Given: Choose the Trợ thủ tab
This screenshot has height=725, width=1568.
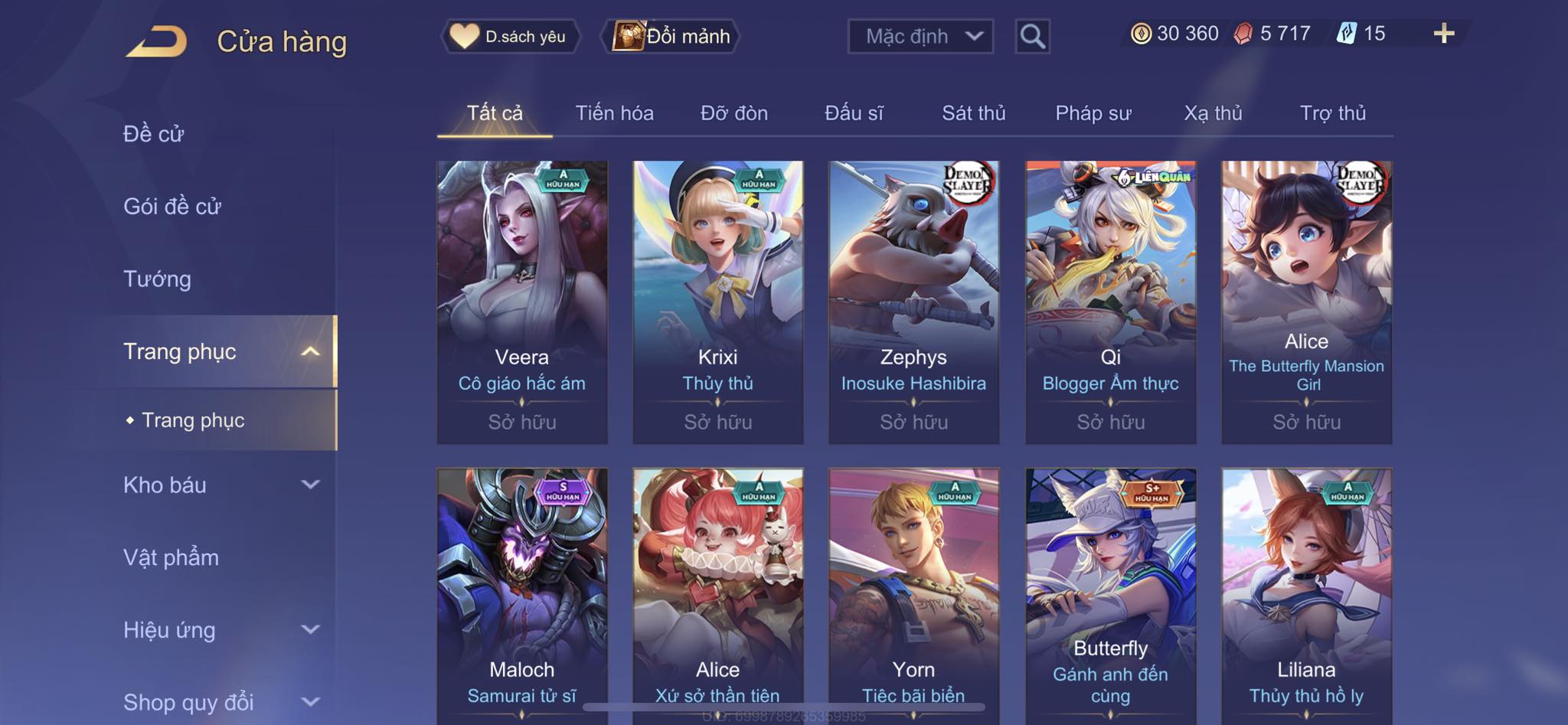Looking at the screenshot, I should coord(1332,113).
